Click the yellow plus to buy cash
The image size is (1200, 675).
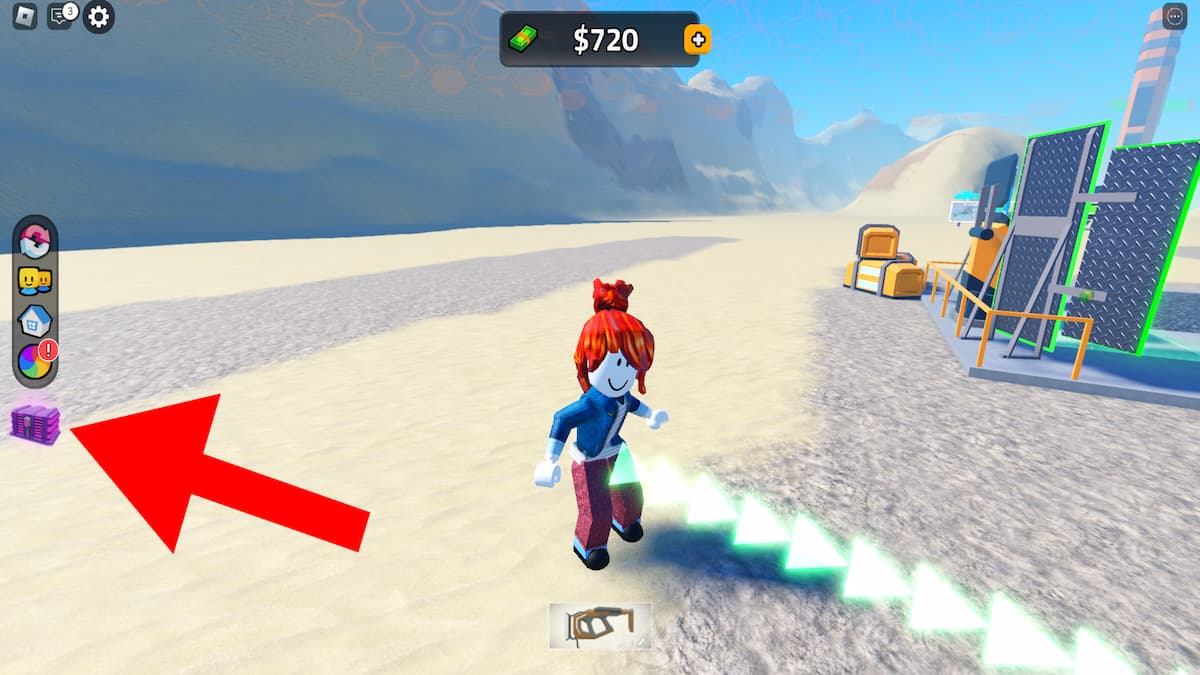point(697,40)
